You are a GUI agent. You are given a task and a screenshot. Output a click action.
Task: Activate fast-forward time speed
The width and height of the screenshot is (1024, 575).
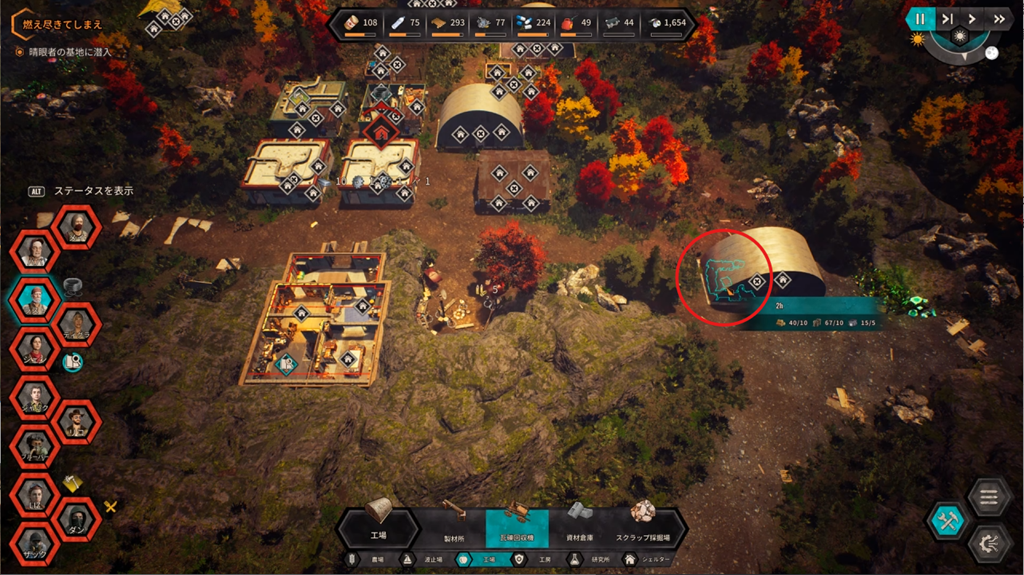click(x=998, y=18)
